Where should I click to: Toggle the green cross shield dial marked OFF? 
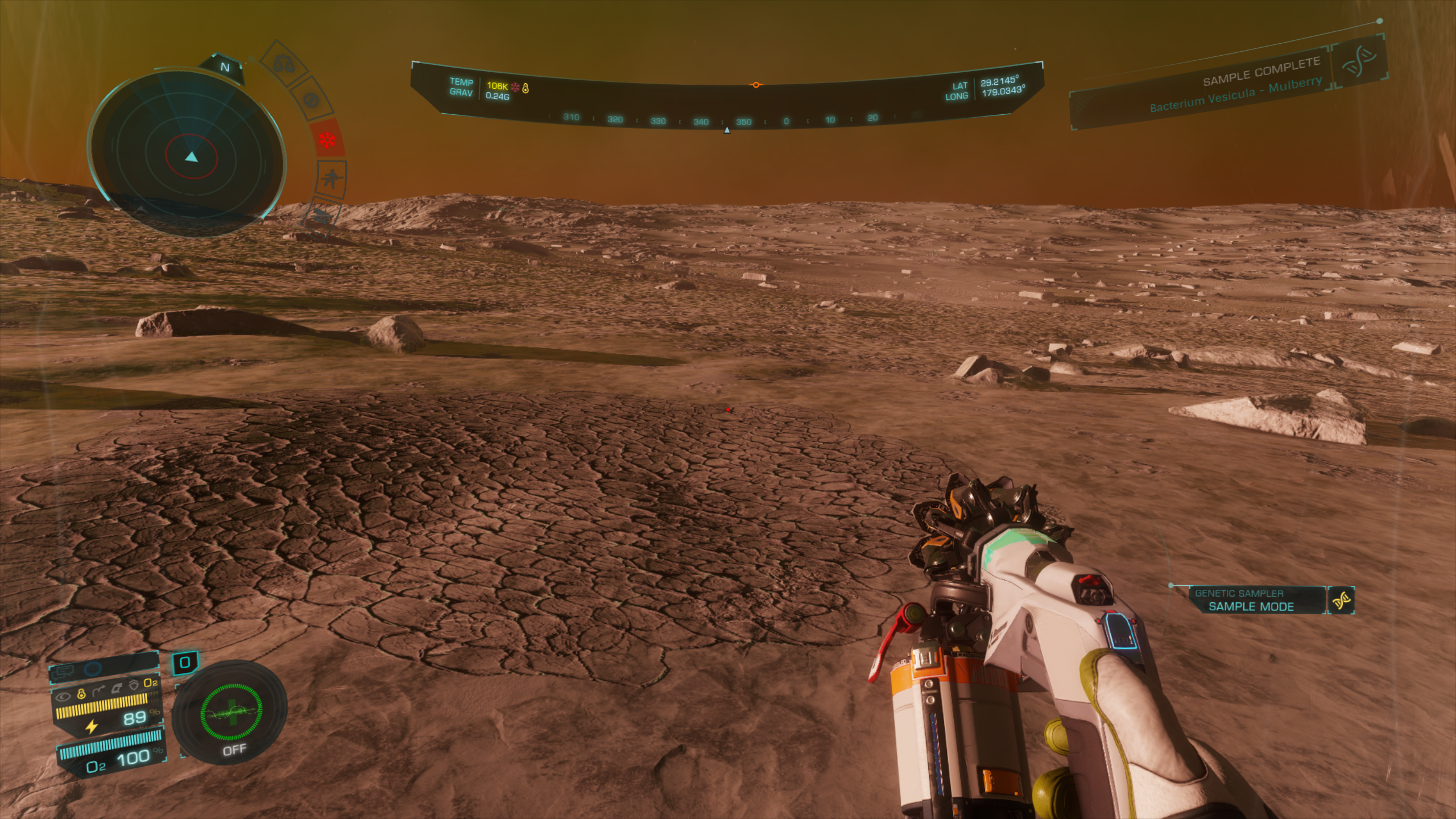pyautogui.click(x=231, y=714)
